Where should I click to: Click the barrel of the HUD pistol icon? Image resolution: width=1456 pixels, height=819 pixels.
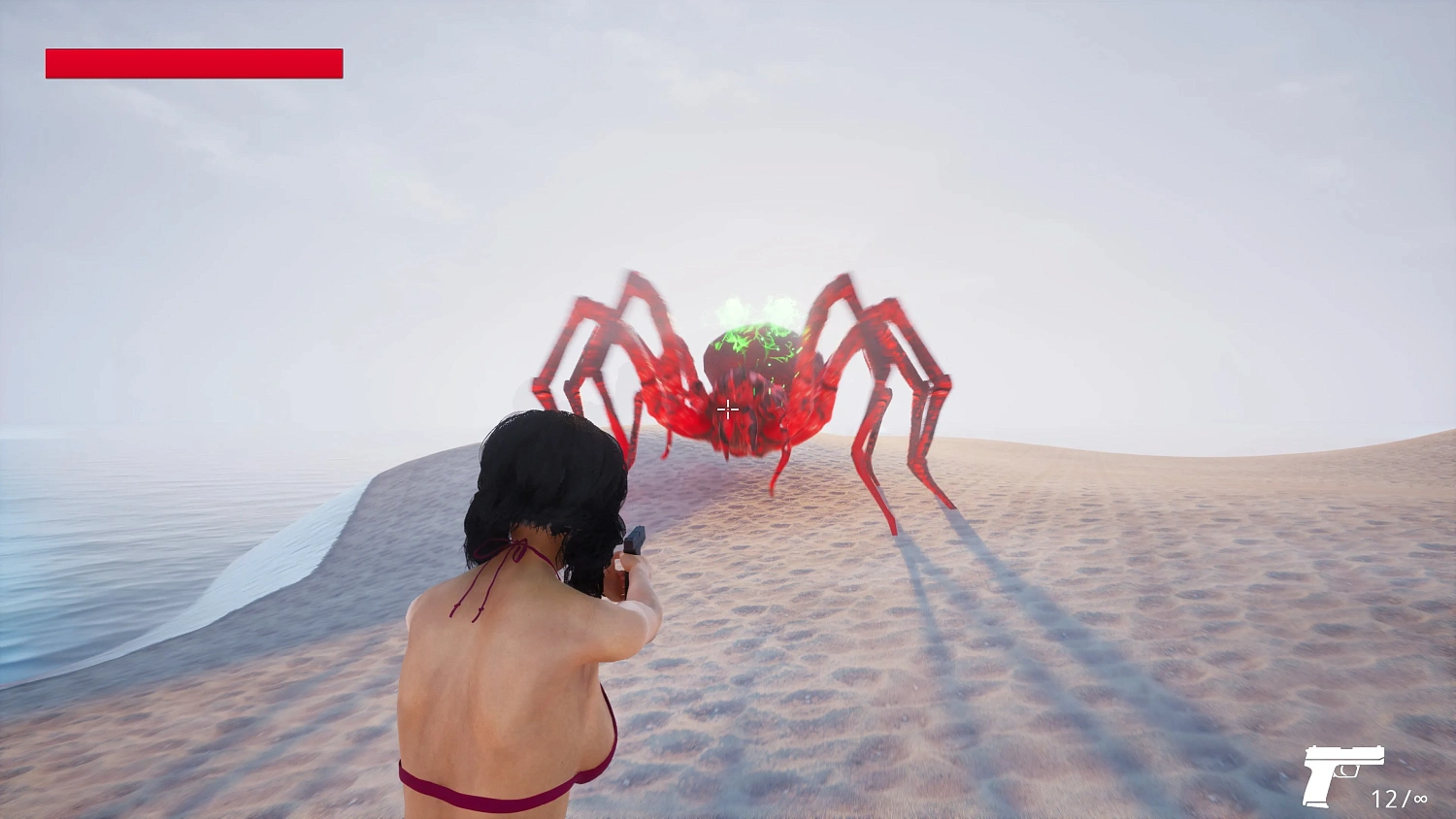coord(1373,755)
